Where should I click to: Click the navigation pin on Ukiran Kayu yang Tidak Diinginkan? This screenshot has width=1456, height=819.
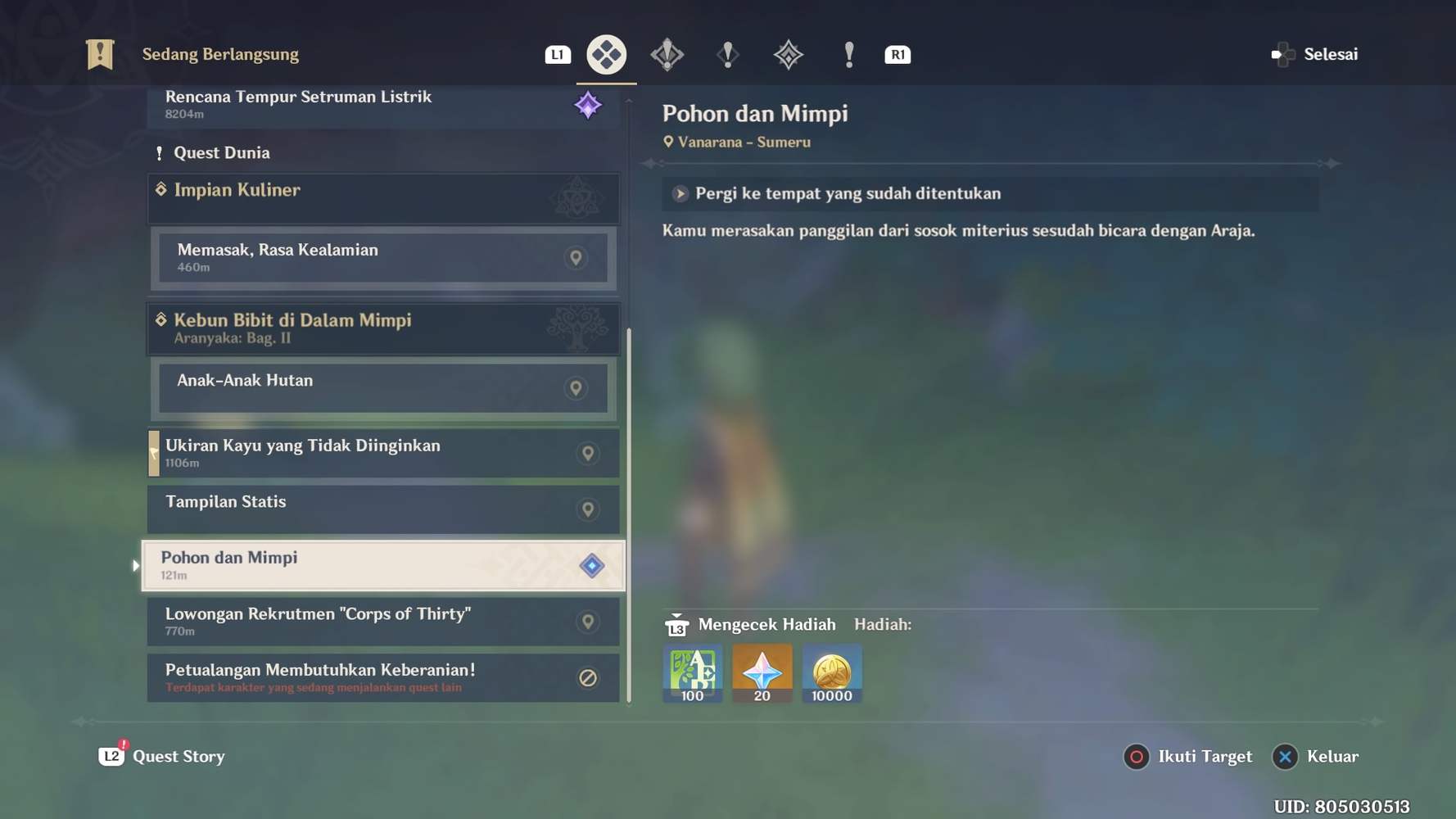tap(586, 452)
